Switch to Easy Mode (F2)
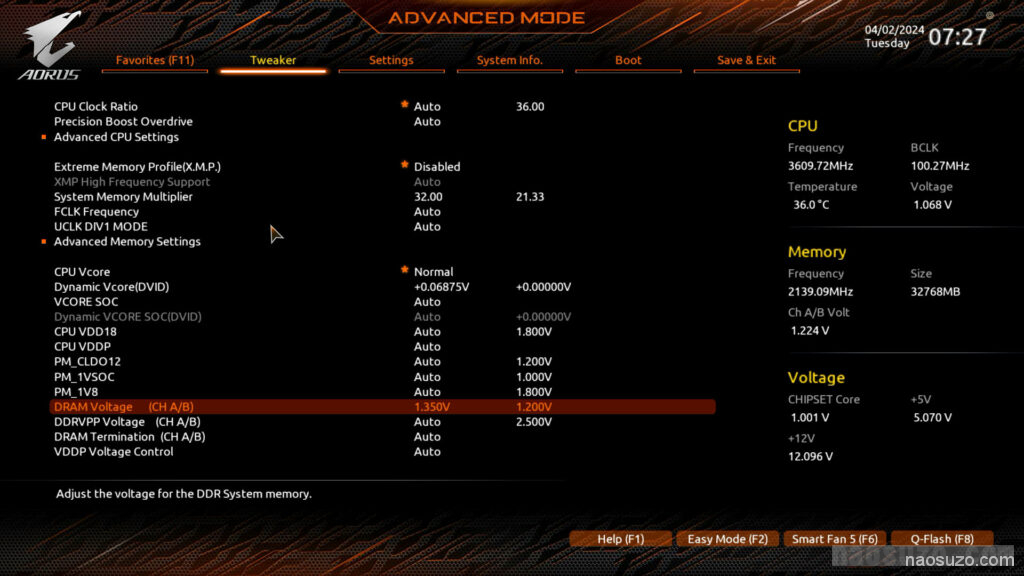Viewport: 1024px width, 576px height. [x=727, y=539]
